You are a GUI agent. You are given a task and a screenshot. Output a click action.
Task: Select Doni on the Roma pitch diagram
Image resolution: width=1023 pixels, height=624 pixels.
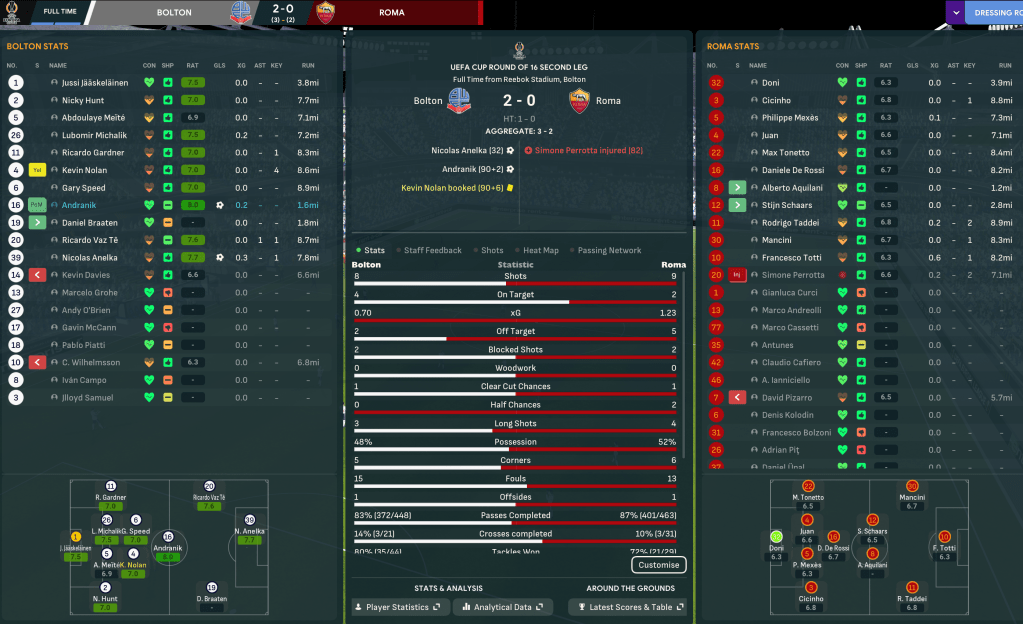point(776,538)
